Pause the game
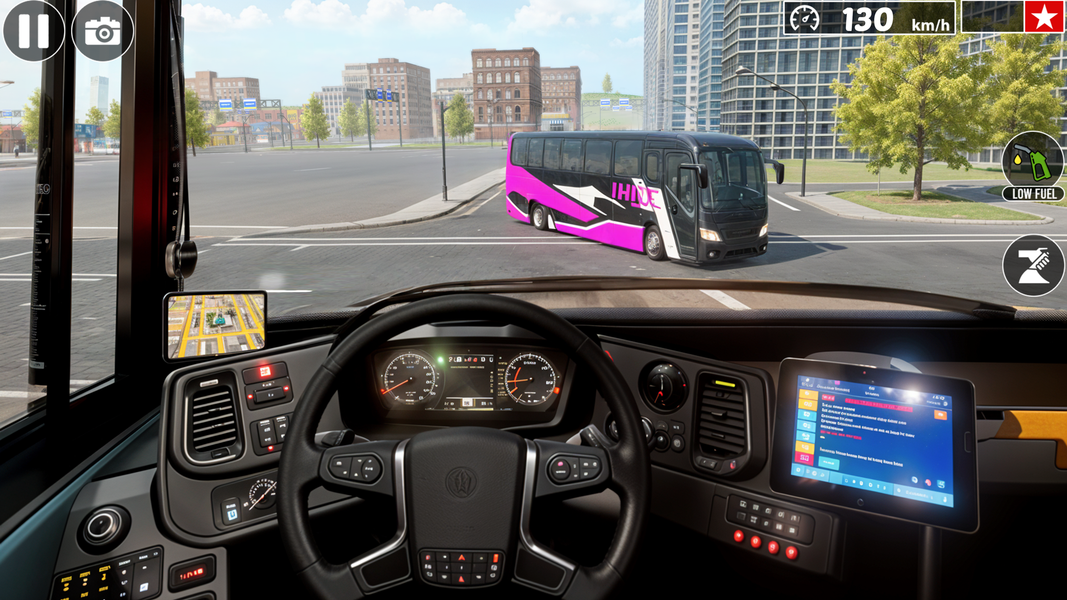This screenshot has height=600, width=1067. point(33,30)
